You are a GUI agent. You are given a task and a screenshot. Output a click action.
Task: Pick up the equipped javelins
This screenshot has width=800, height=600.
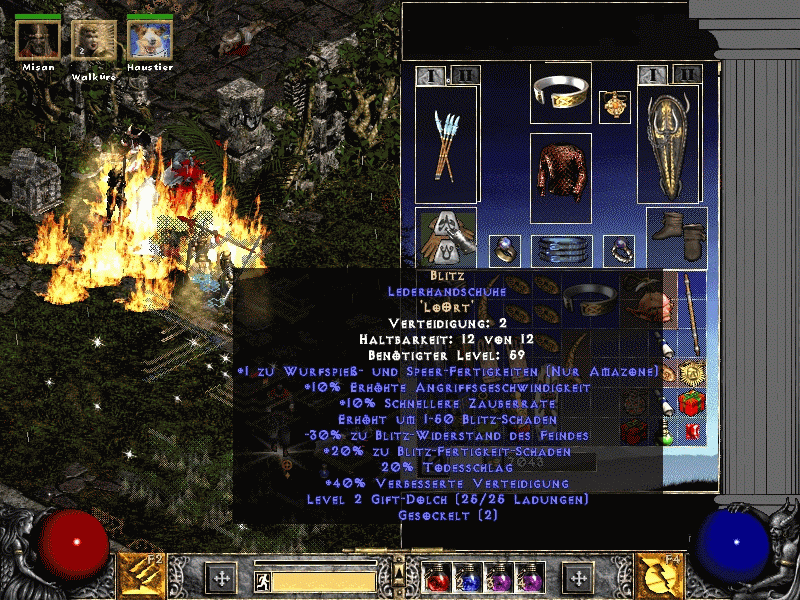[446, 145]
